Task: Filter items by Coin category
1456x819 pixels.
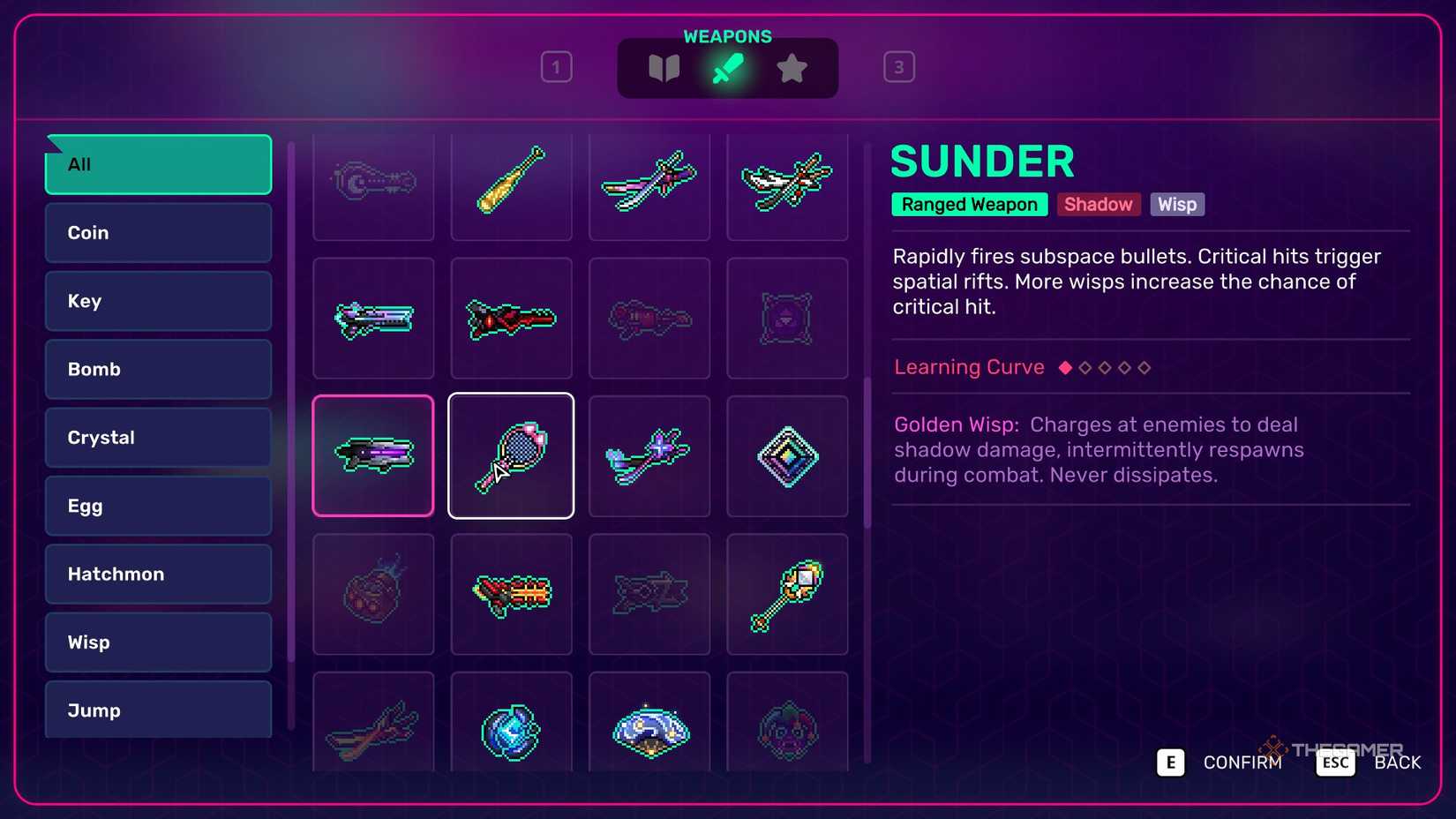Action: click(x=157, y=232)
